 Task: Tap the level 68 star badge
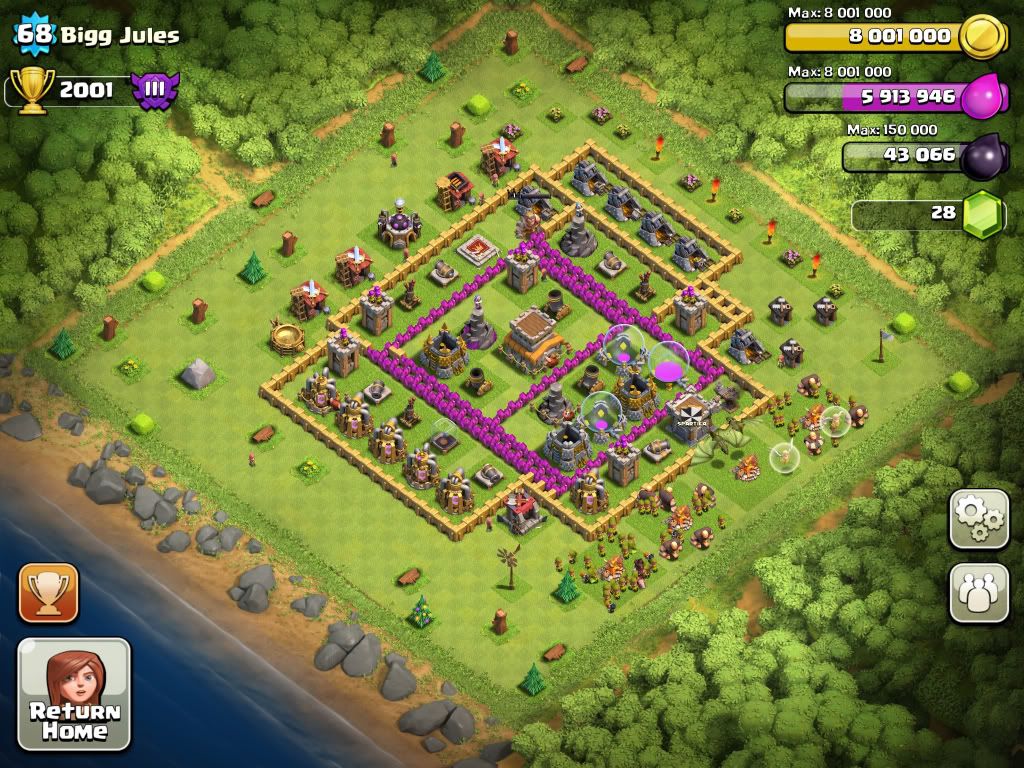(x=33, y=35)
